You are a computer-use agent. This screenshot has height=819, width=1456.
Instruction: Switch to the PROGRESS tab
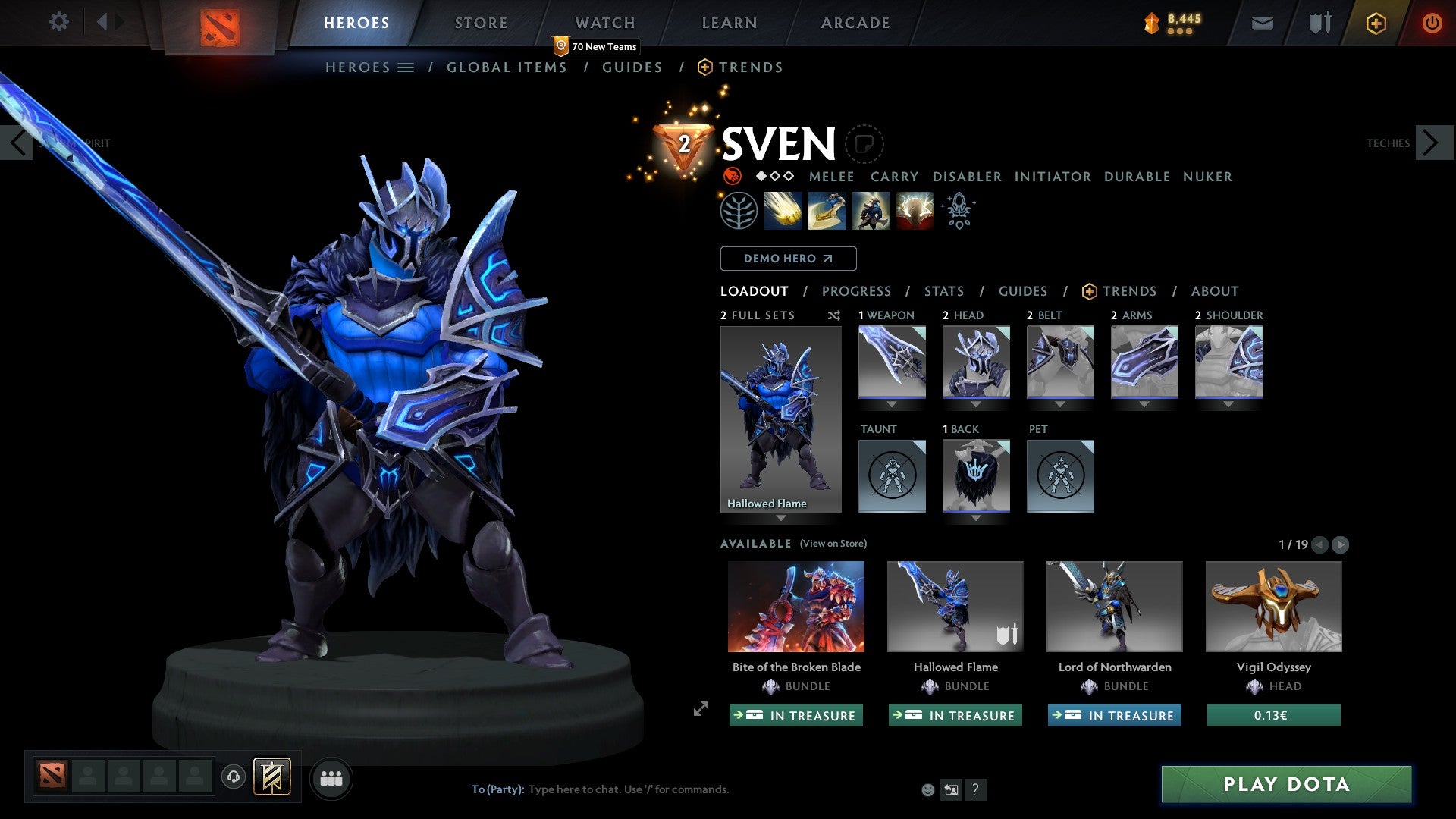[x=857, y=291]
